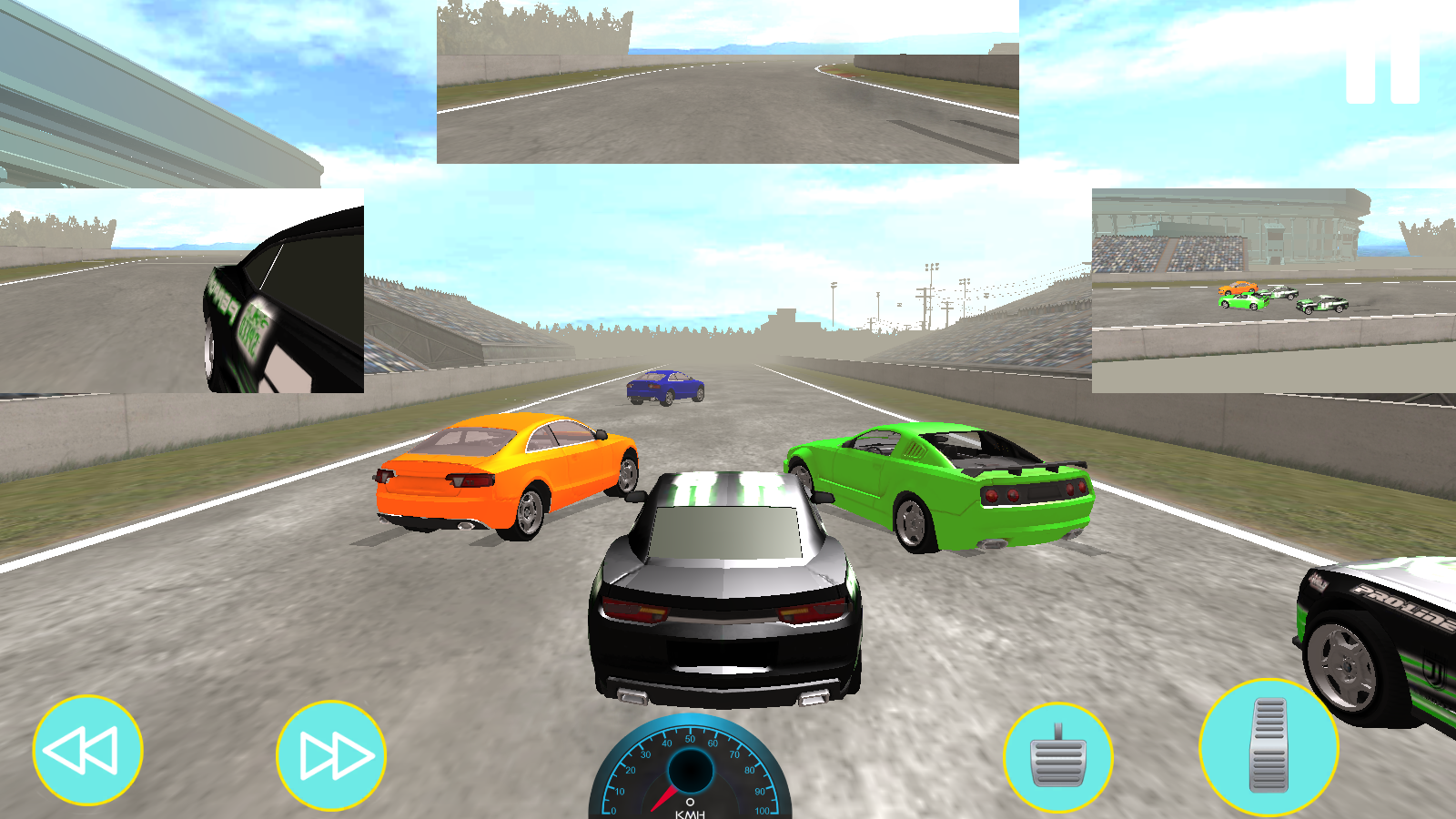Steer left with the double left arrows
Image resolution: width=1456 pixels, height=819 pixels.
(87, 751)
